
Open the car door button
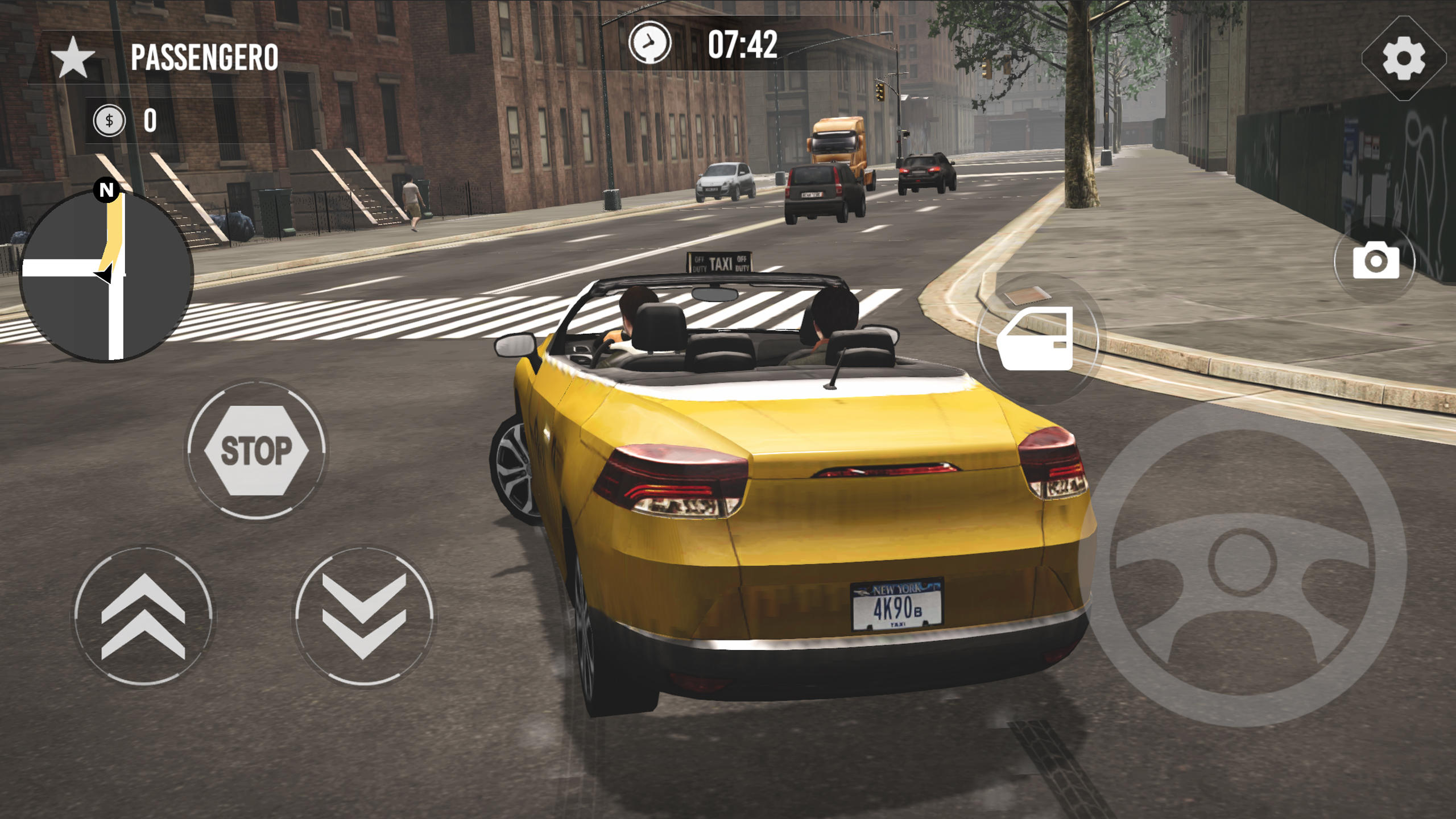[x=1036, y=339]
